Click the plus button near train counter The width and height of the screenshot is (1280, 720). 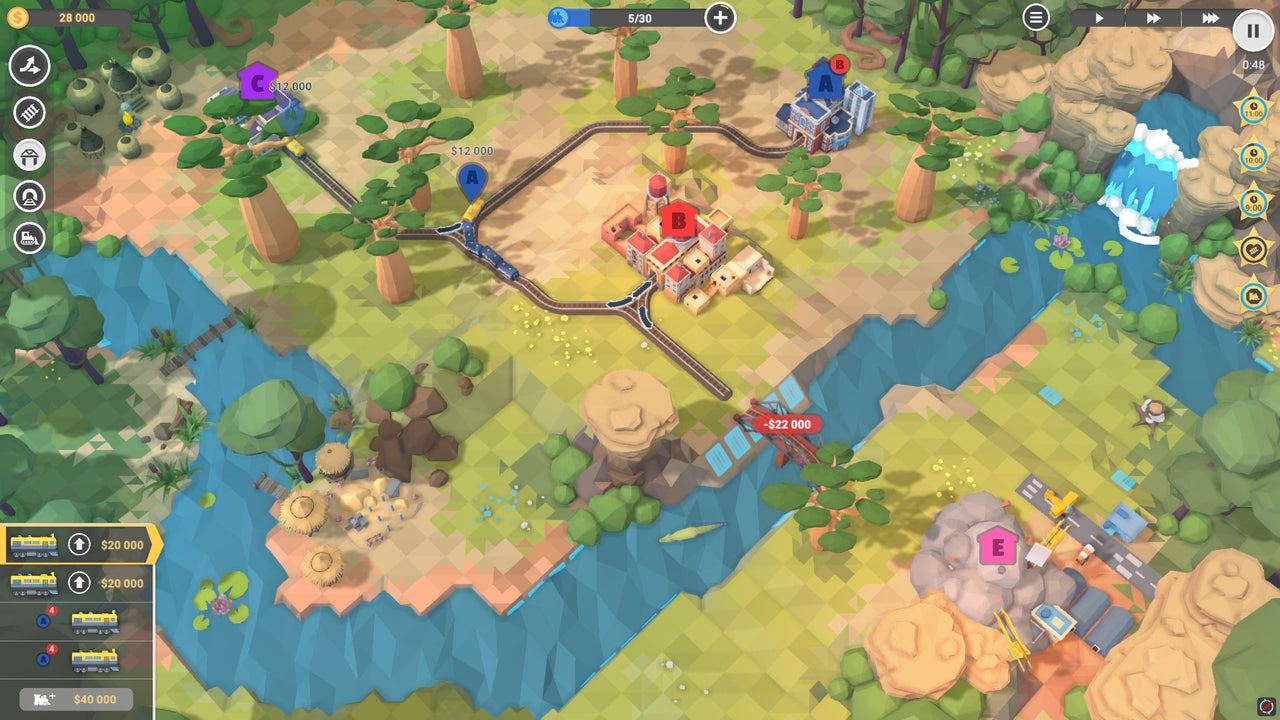(718, 16)
